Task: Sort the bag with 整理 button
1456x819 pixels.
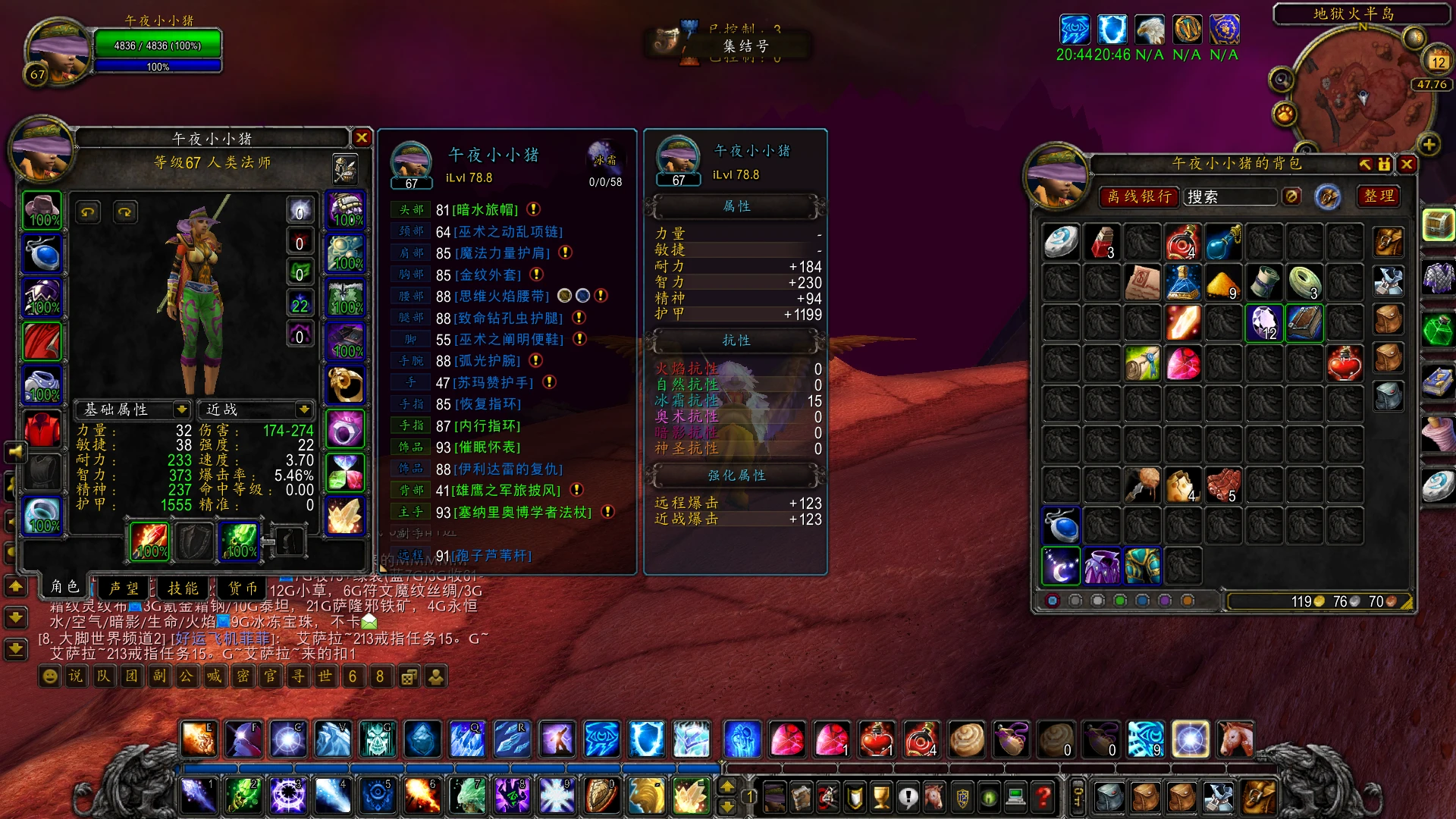Action: pos(1379,196)
